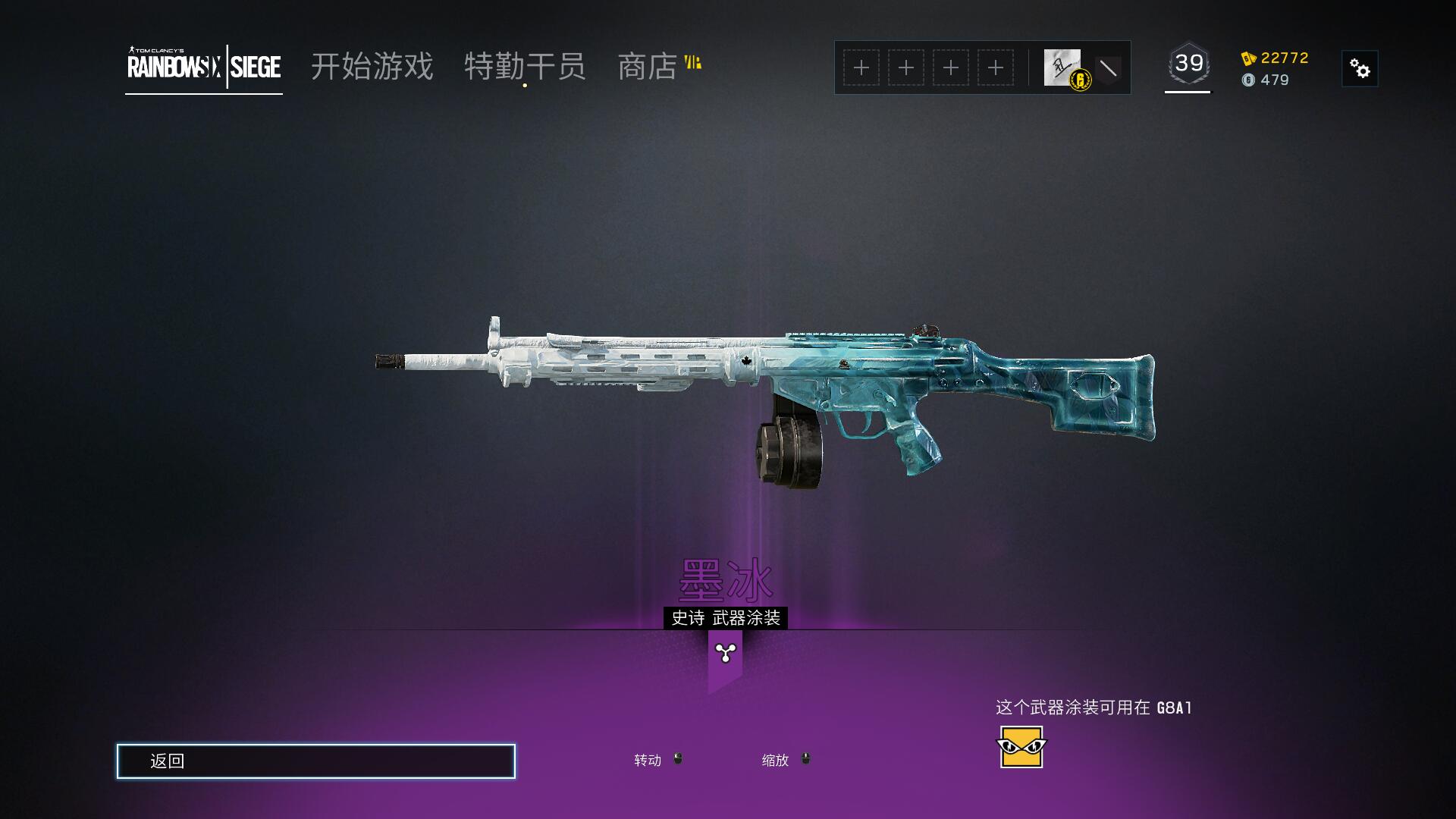Viewport: 1456px width, 819px height.
Task: Click the level 39 rank badge
Action: 1188,64
